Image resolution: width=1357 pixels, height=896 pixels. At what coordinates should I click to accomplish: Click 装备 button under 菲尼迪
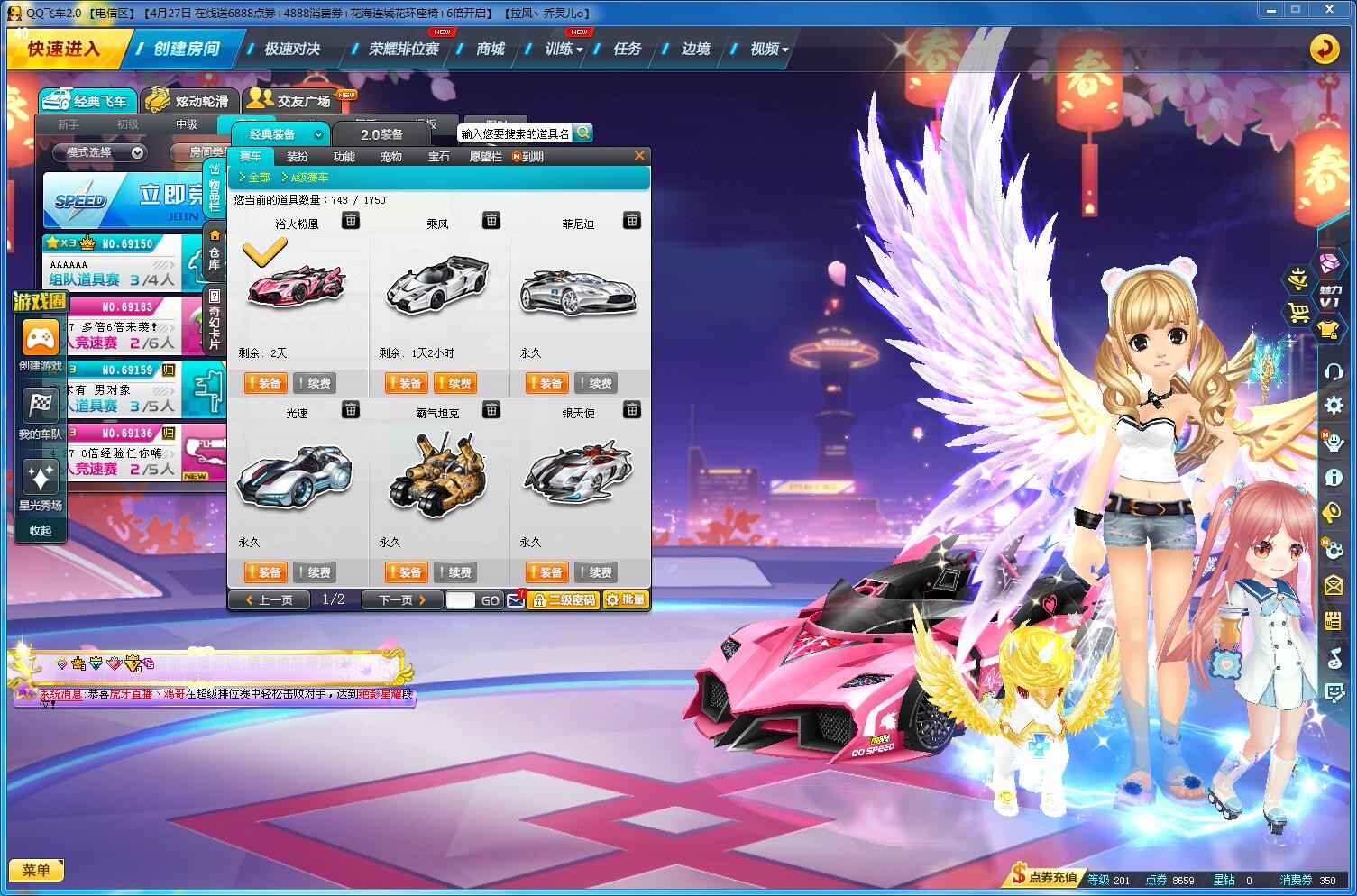(546, 382)
